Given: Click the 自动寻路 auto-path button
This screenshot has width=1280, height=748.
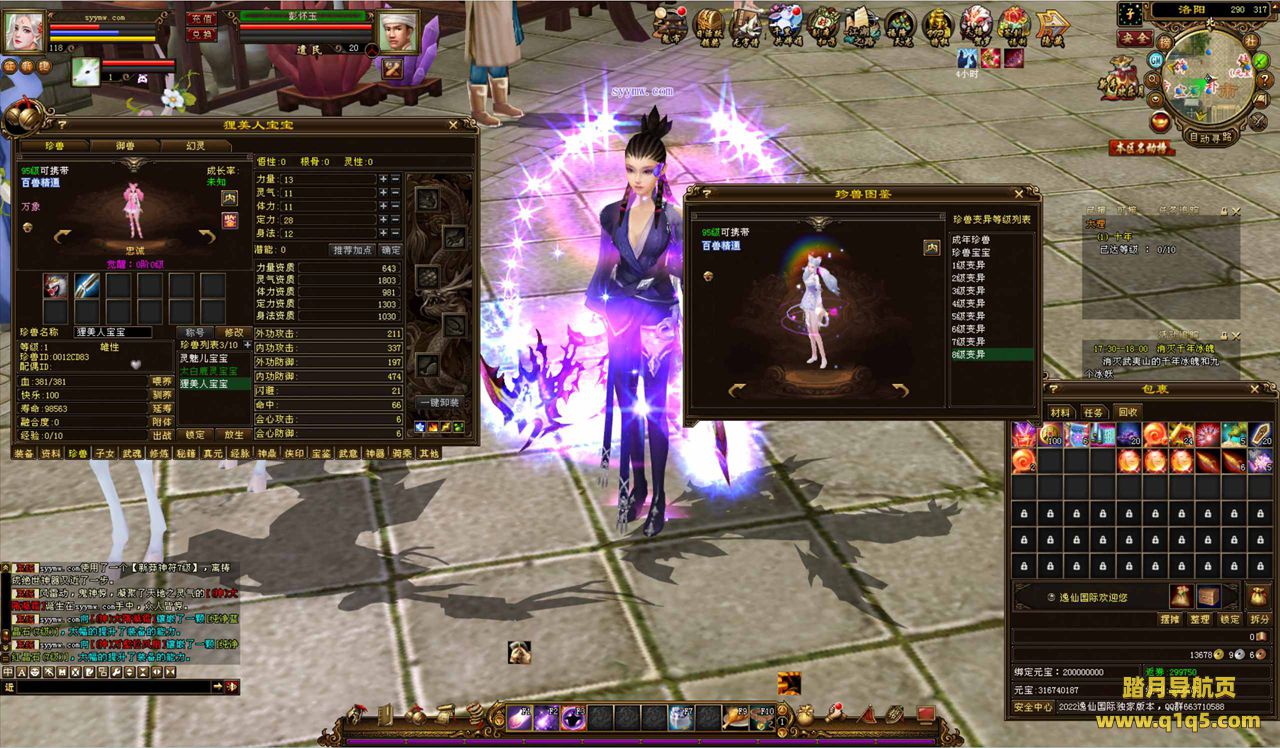Looking at the screenshot, I should click(x=1211, y=137).
